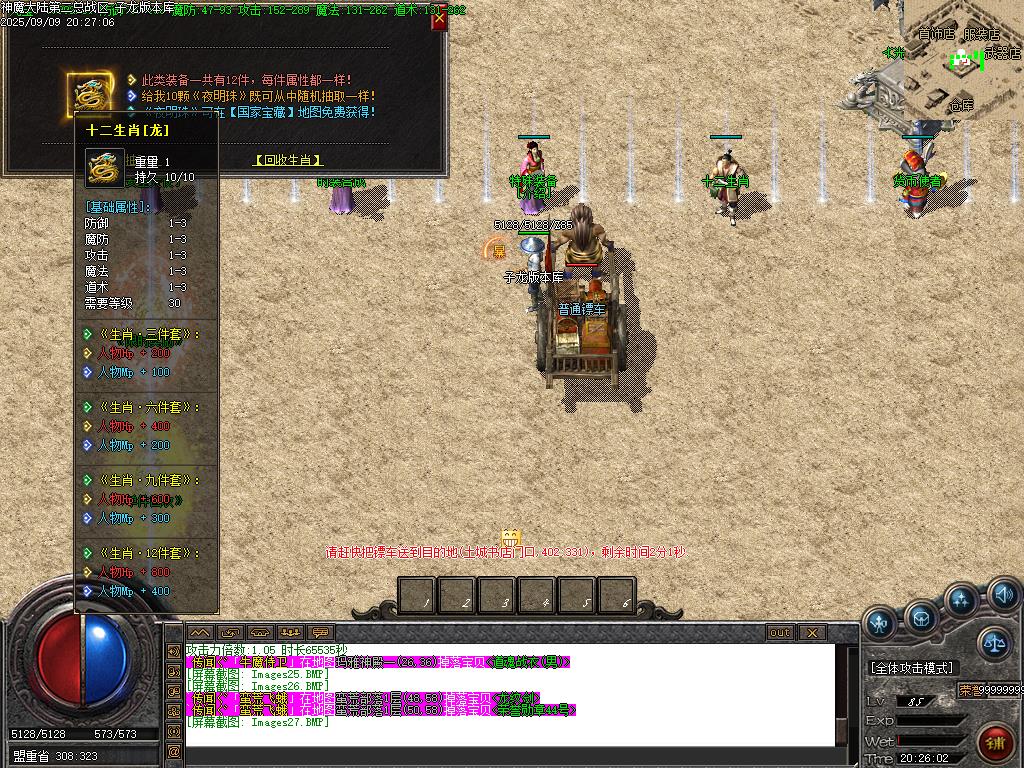Open the balance scales trade button
Image resolution: width=1024 pixels, height=768 pixels.
click(x=993, y=643)
